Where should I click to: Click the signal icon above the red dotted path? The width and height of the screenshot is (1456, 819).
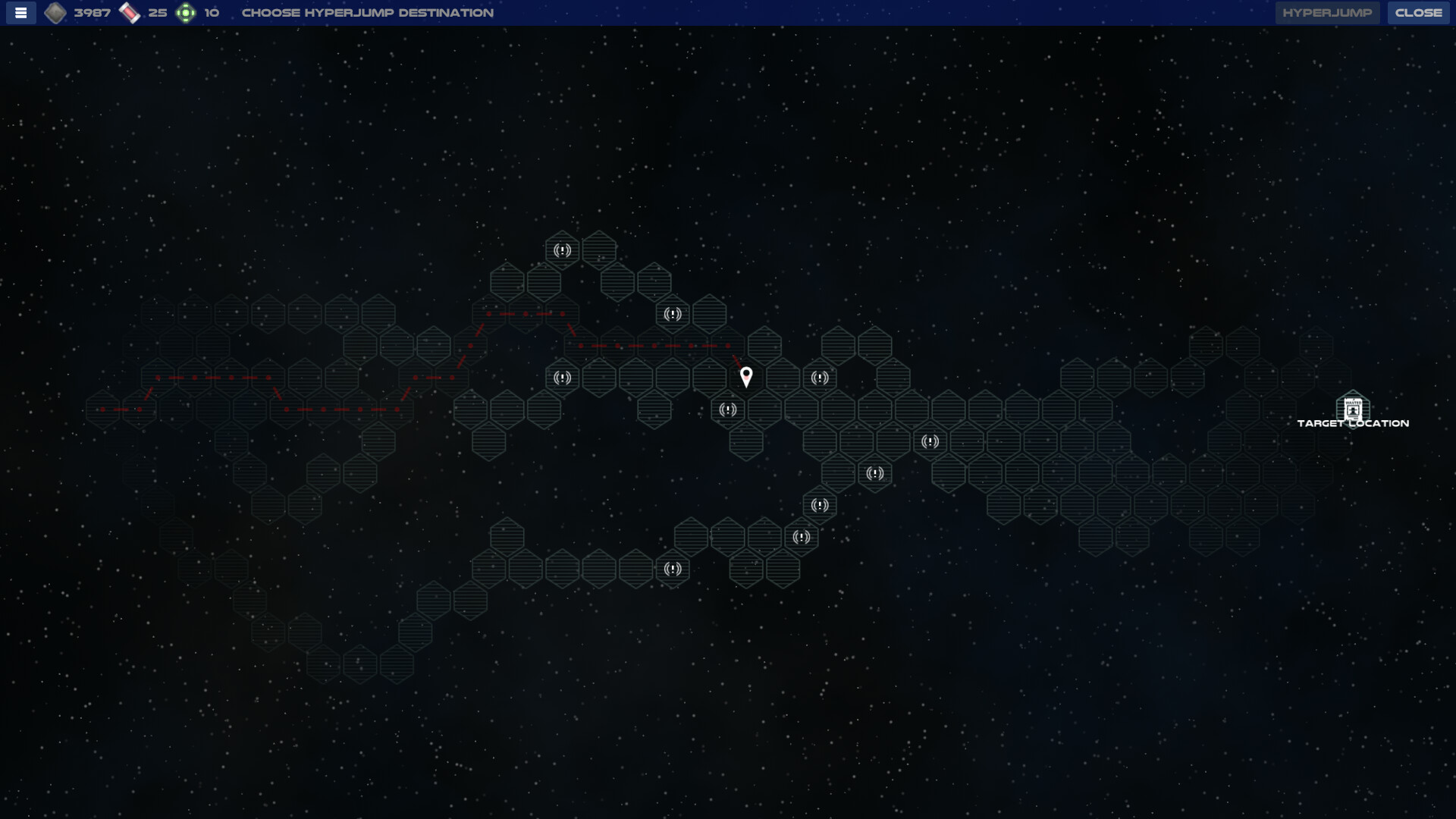point(672,314)
